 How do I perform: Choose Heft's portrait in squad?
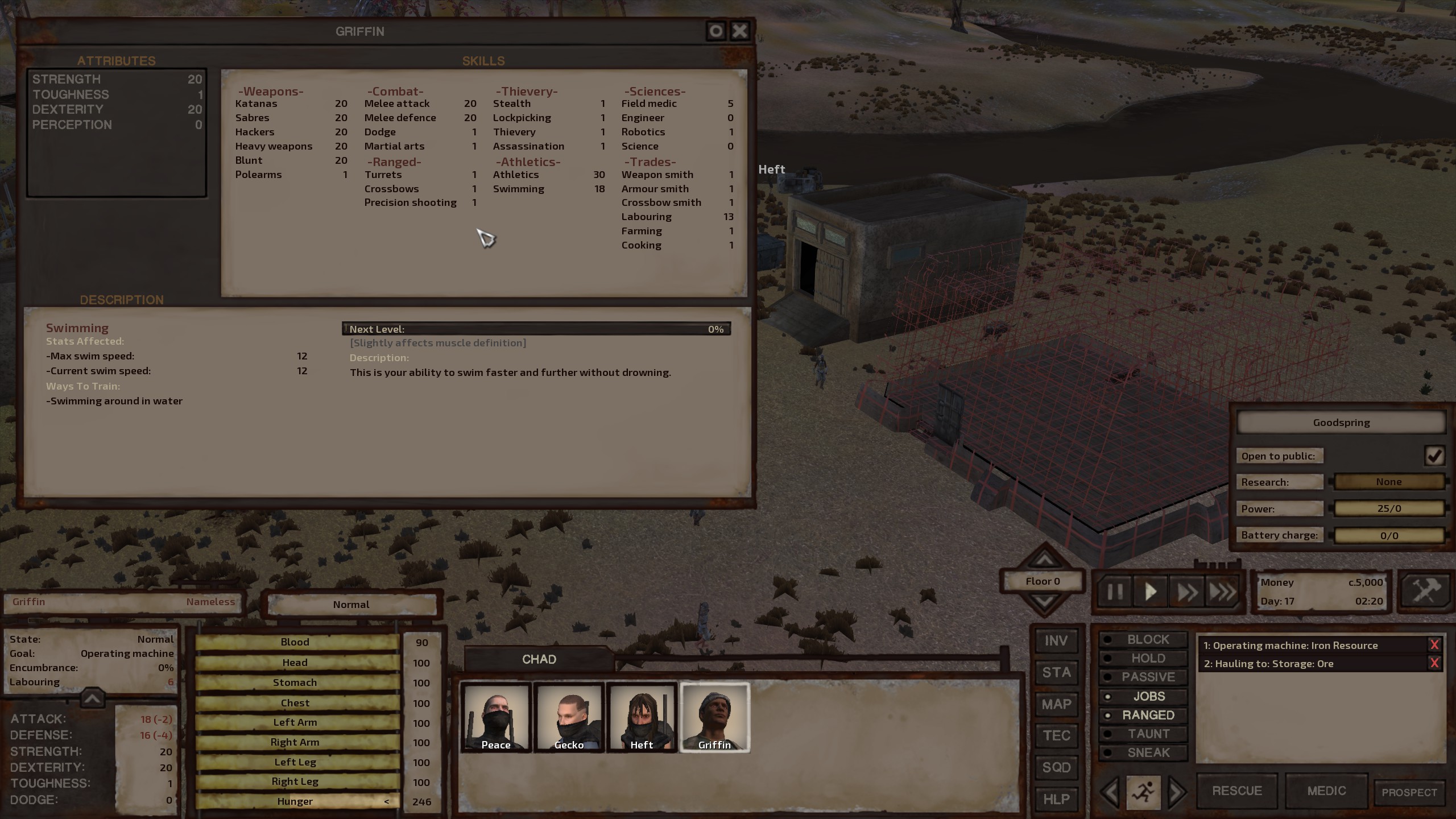[x=642, y=718]
